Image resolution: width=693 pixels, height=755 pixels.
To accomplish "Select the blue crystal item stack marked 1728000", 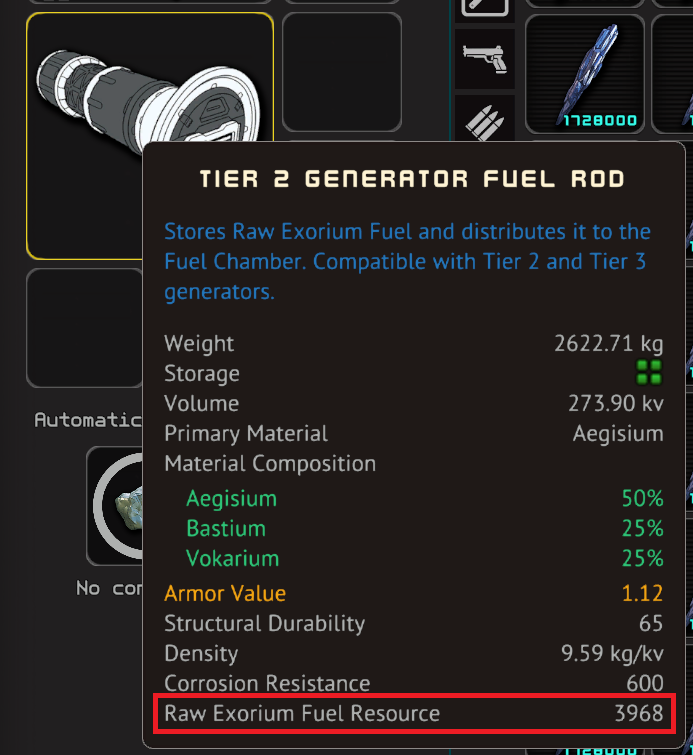I will [599, 74].
